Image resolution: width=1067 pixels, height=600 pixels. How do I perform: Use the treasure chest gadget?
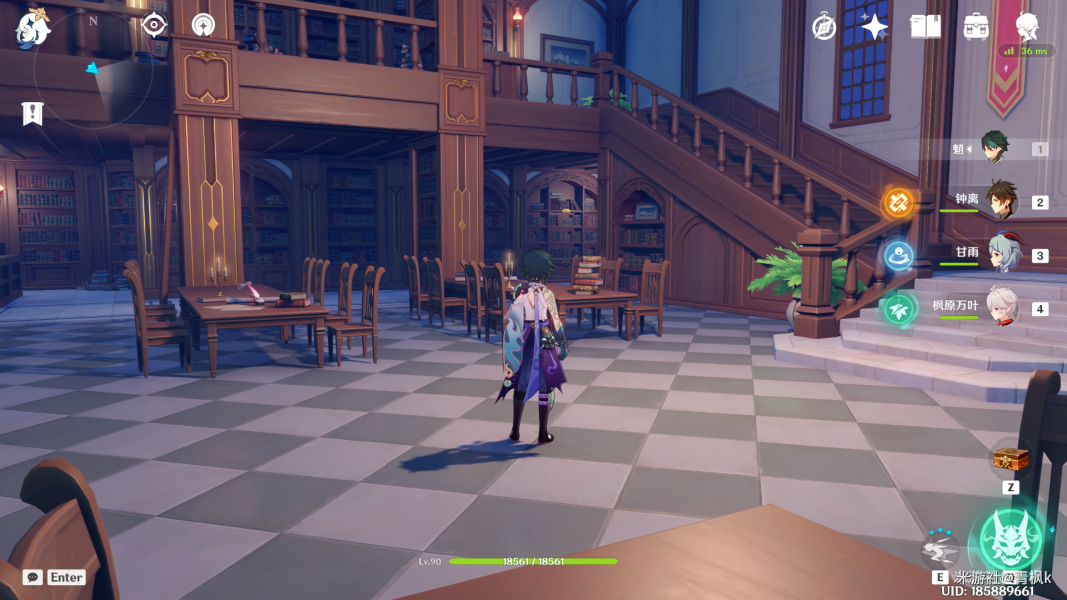pos(1010,460)
